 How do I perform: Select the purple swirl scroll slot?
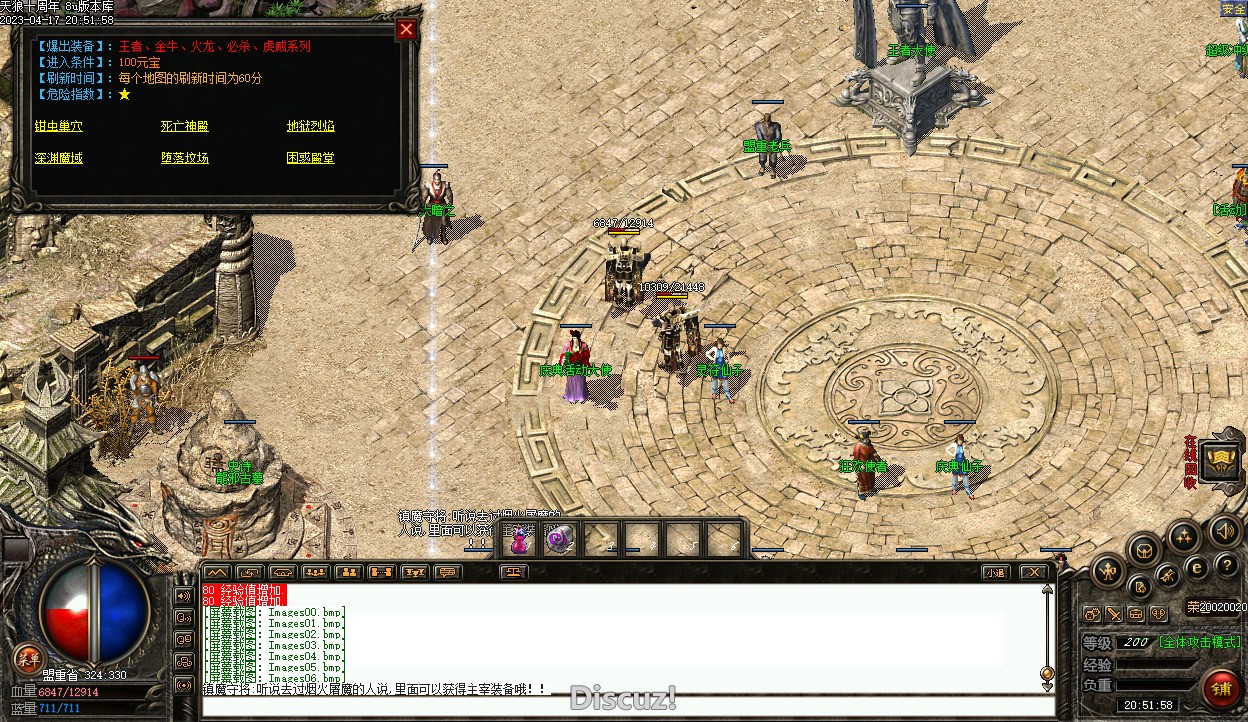[x=561, y=540]
